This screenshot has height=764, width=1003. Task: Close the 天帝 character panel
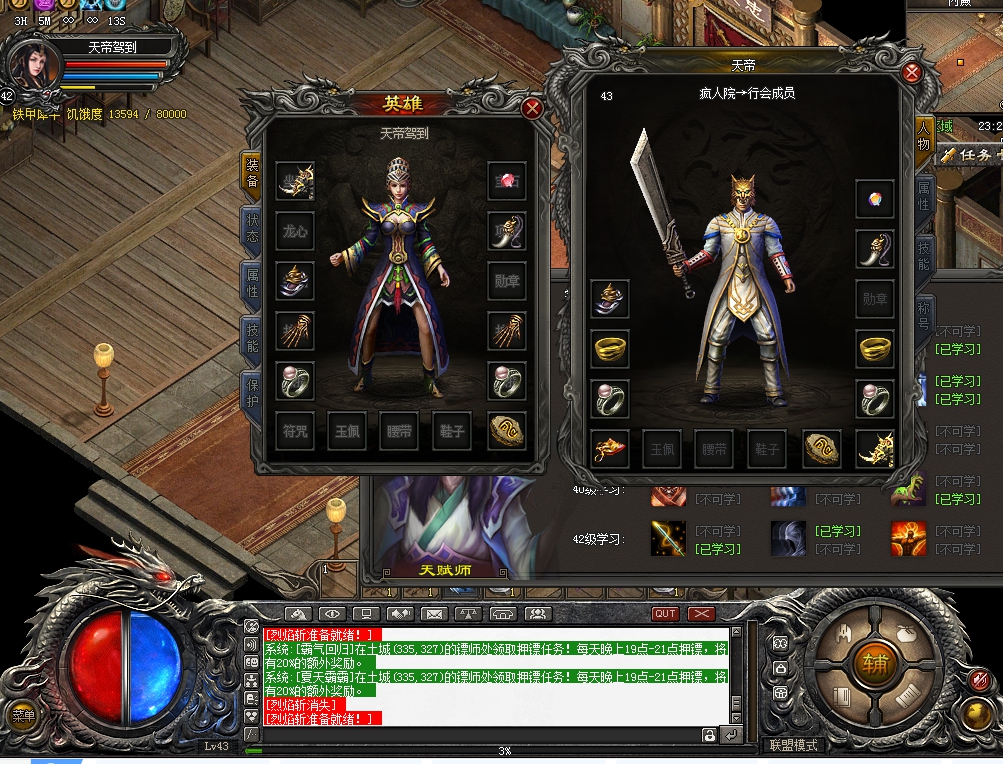pos(911,73)
